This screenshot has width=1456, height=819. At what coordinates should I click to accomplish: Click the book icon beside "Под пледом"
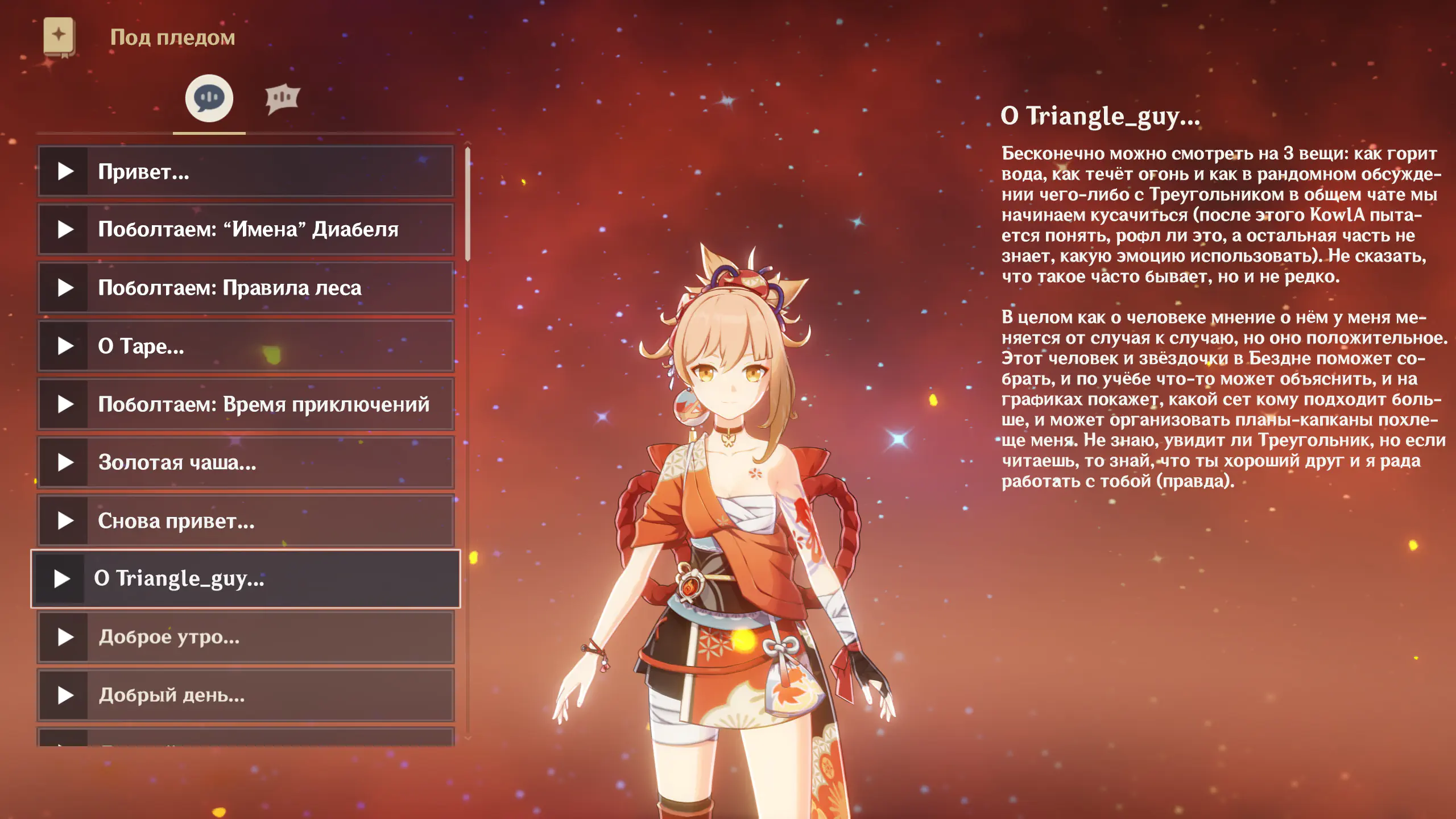click(x=59, y=36)
